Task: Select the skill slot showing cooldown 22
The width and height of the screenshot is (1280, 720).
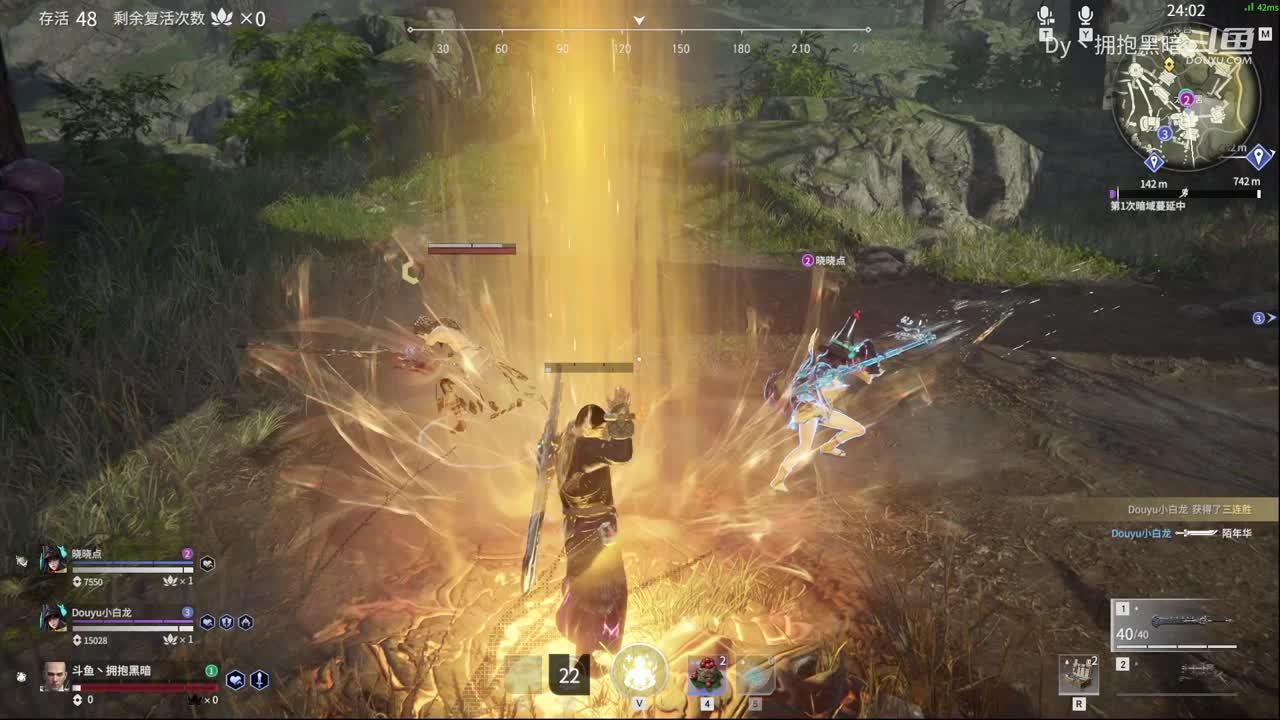Action: [x=569, y=676]
